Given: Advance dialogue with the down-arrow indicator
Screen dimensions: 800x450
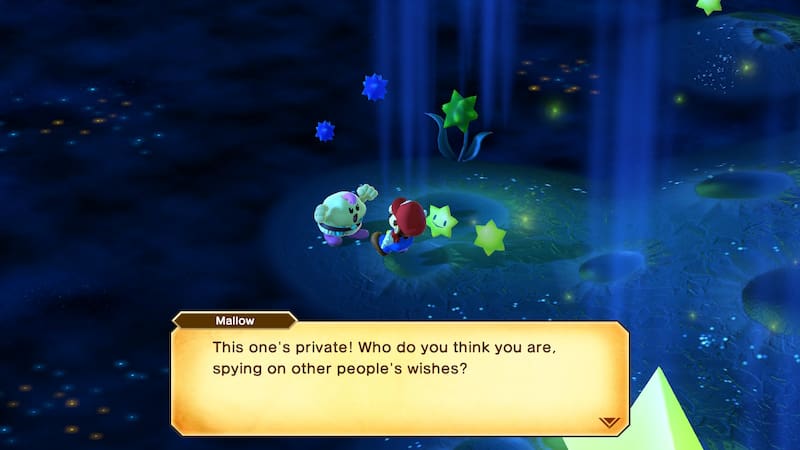Looking at the screenshot, I should [609, 421].
